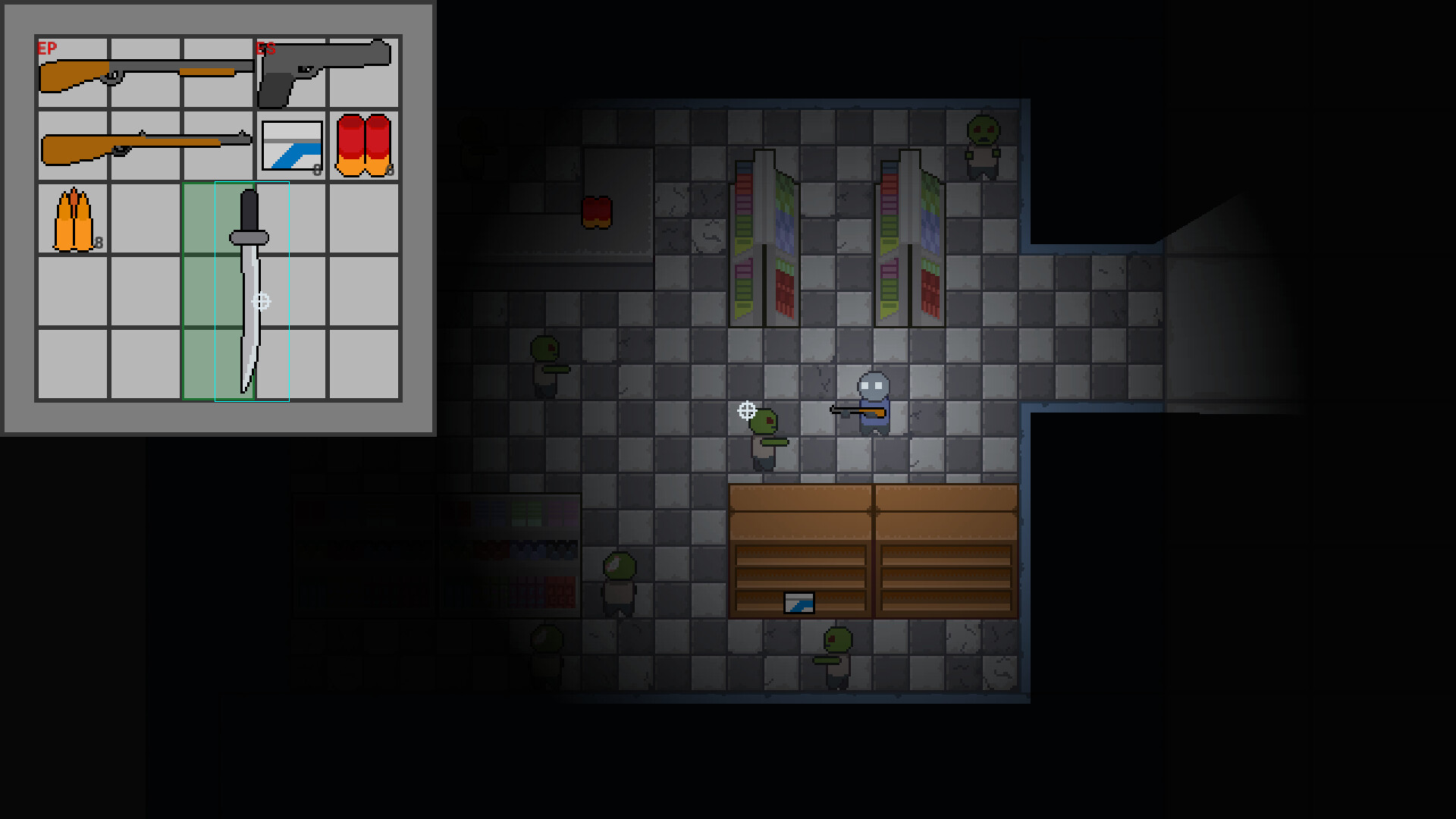This screenshot has width=1456, height=819.
Task: Click the empty slot under the rifle rounds
Action: 73,290
